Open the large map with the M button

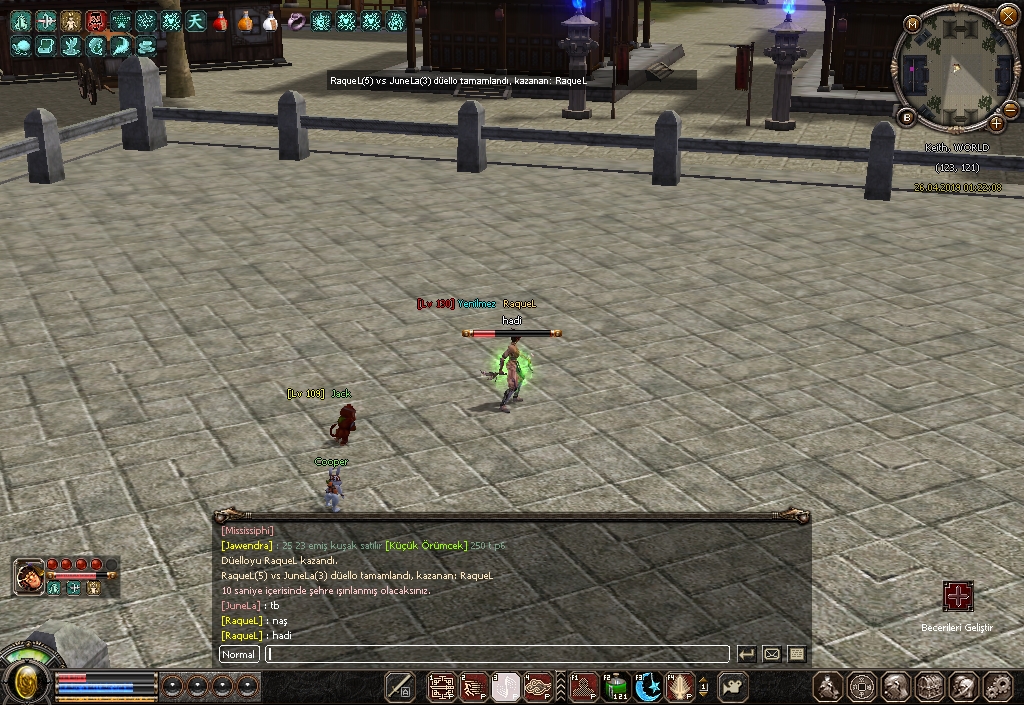tap(912, 24)
